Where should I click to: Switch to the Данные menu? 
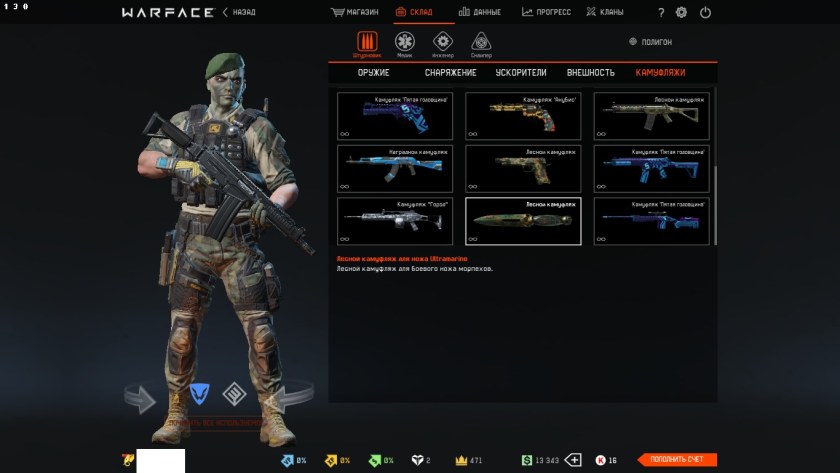coord(479,12)
